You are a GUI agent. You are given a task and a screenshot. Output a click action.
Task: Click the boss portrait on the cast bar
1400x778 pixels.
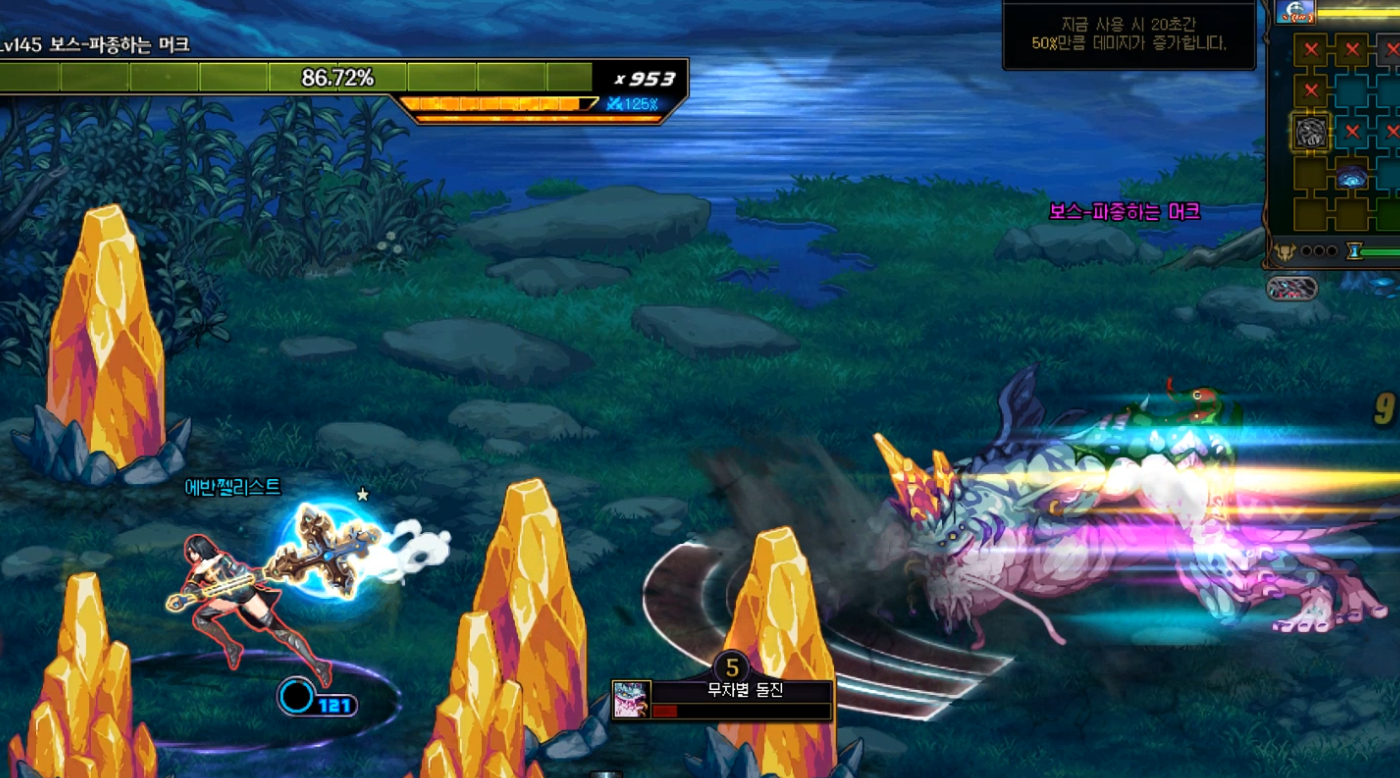(x=632, y=700)
